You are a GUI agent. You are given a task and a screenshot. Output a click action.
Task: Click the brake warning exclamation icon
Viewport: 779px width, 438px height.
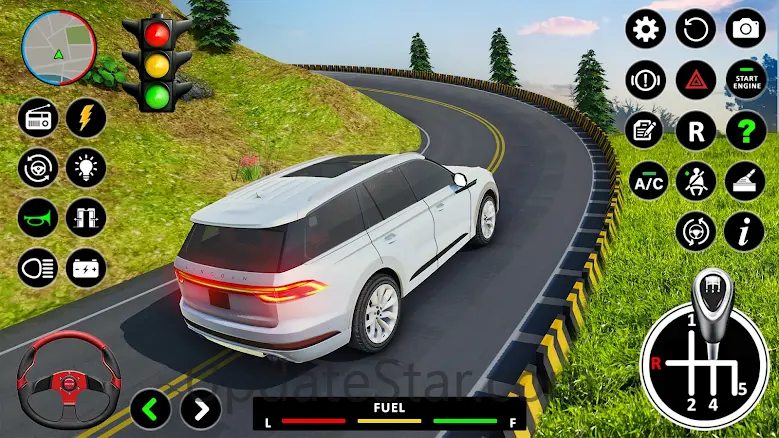click(646, 79)
